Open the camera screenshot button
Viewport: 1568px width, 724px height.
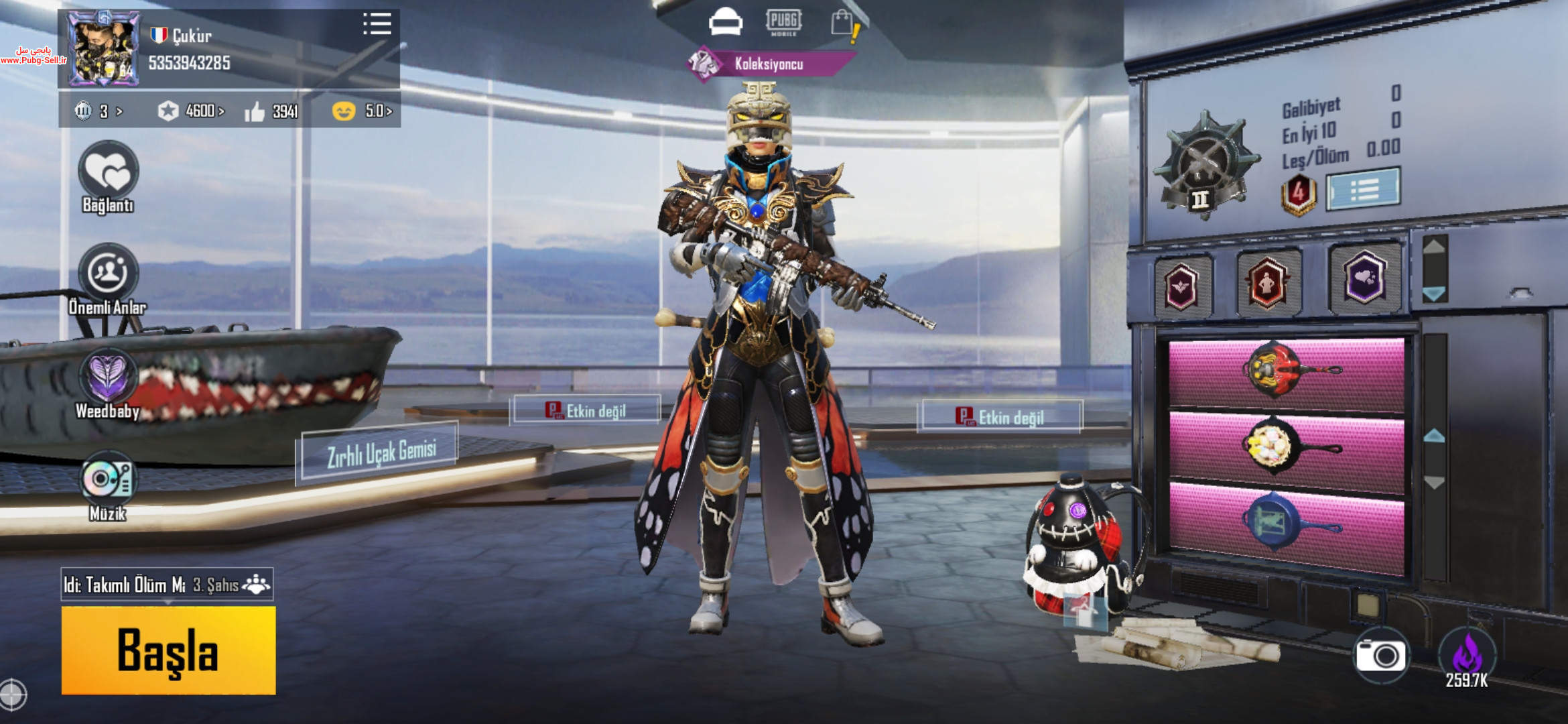tap(1380, 655)
